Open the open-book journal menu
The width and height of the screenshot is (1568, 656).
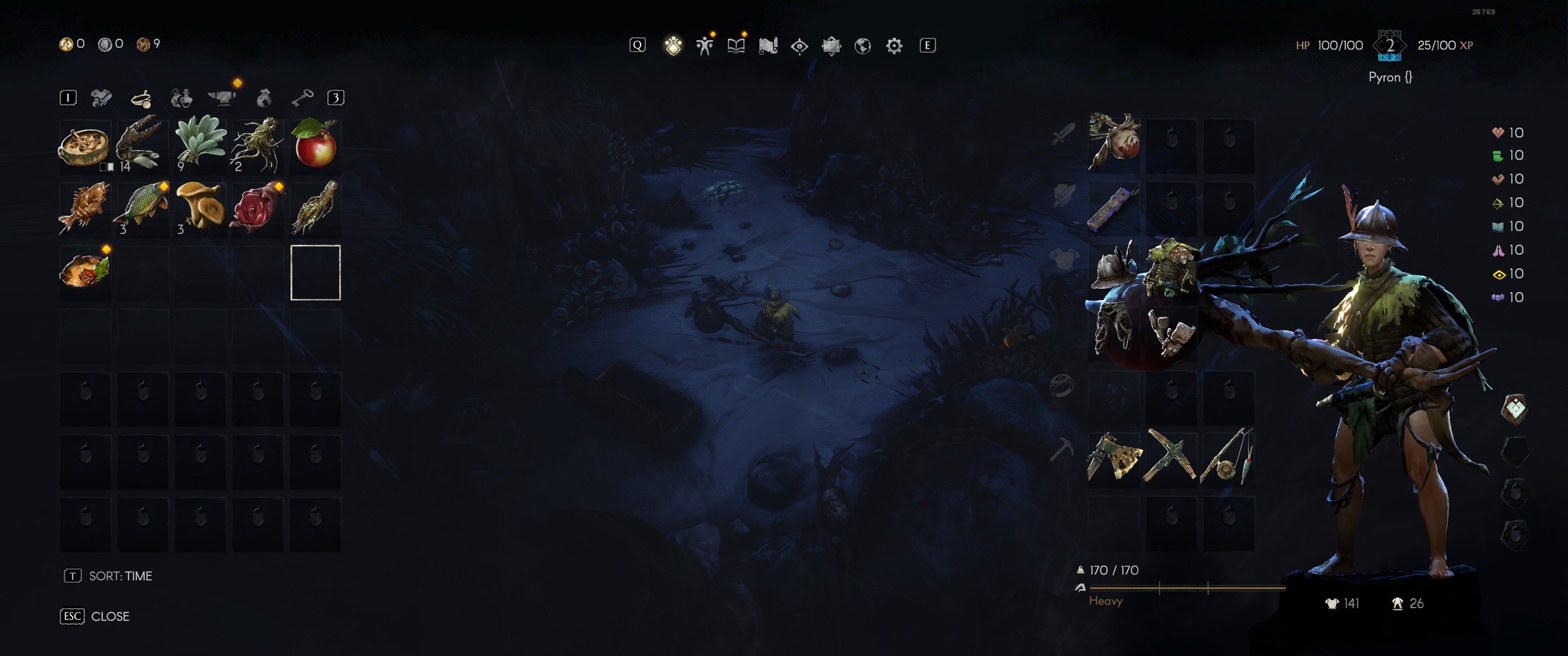[736, 46]
